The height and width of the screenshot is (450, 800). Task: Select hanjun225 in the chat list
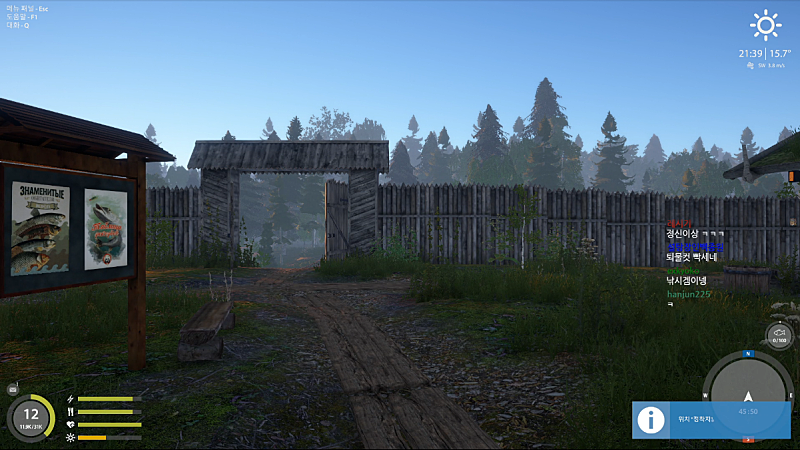[x=688, y=294]
